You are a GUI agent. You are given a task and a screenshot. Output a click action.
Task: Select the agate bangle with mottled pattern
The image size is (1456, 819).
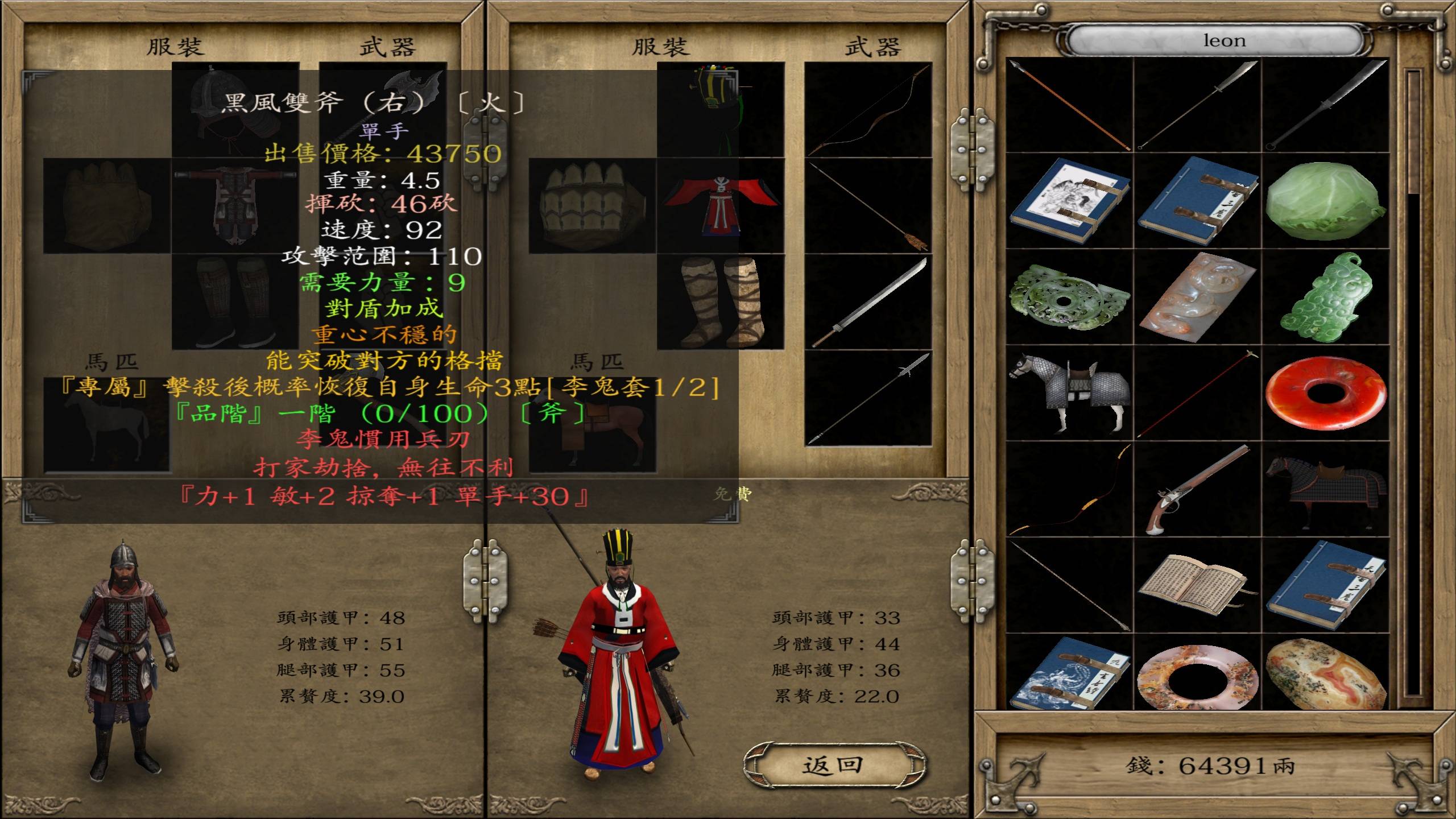tap(1197, 677)
